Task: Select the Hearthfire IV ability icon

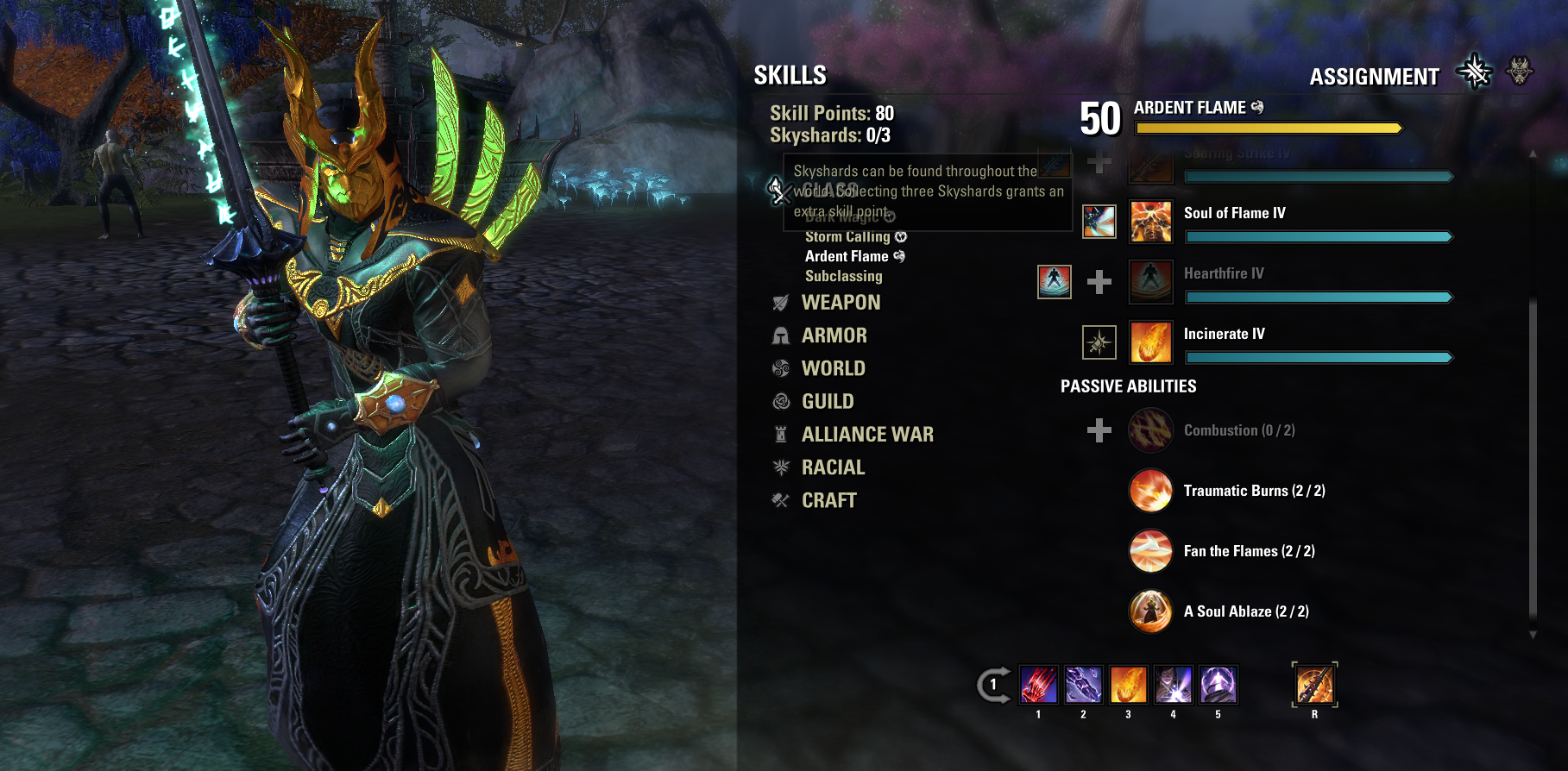Action: [1151, 282]
